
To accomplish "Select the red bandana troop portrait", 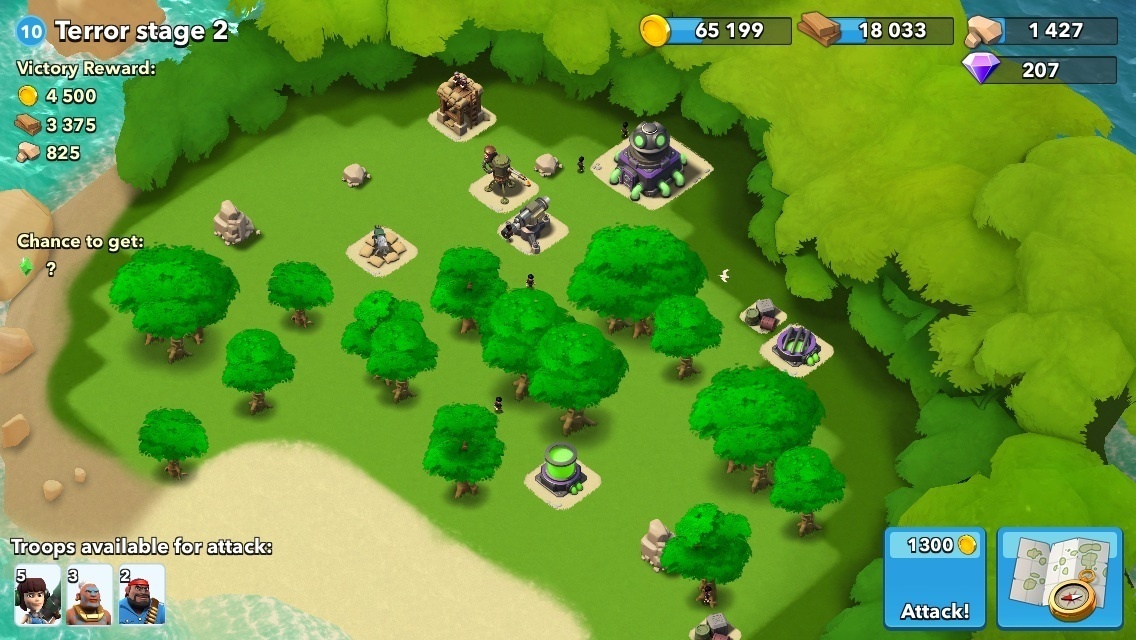I will (x=141, y=596).
